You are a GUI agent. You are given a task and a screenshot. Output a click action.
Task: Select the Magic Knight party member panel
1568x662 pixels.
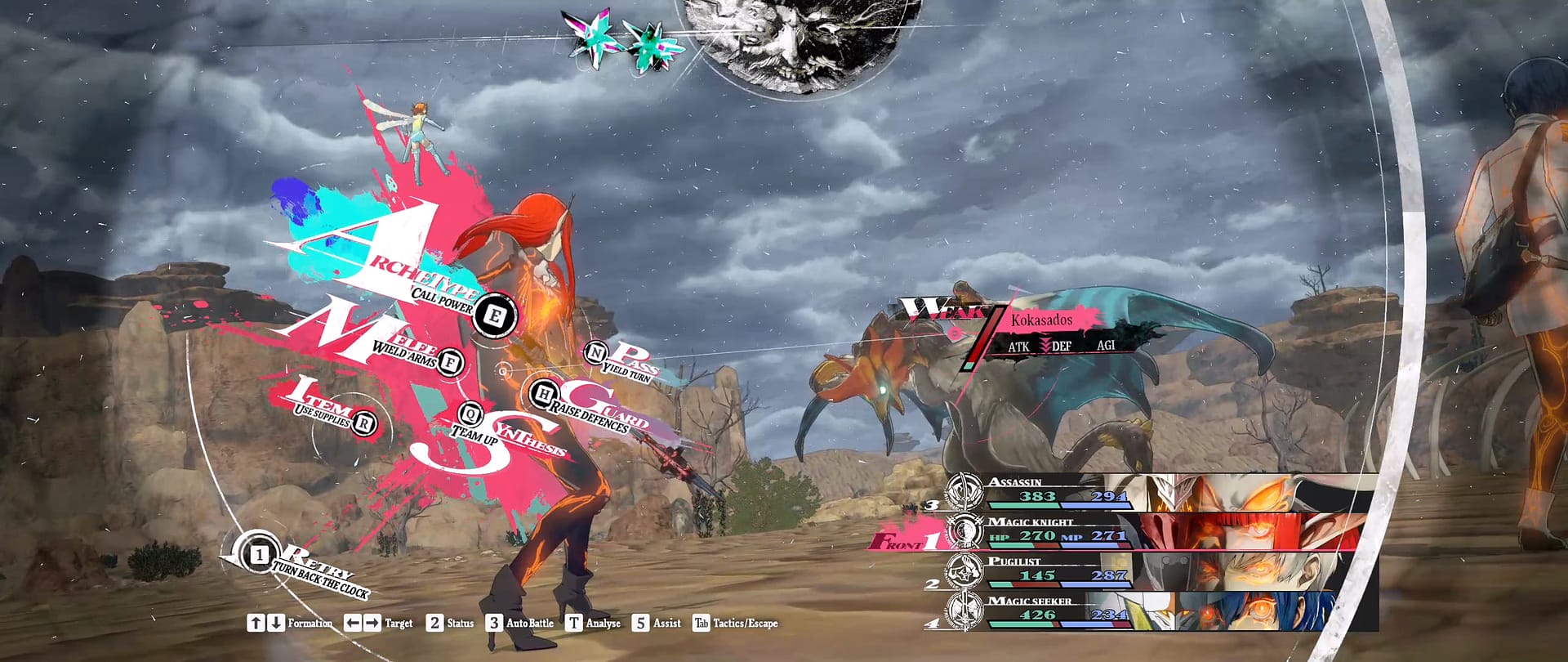coord(1160,532)
